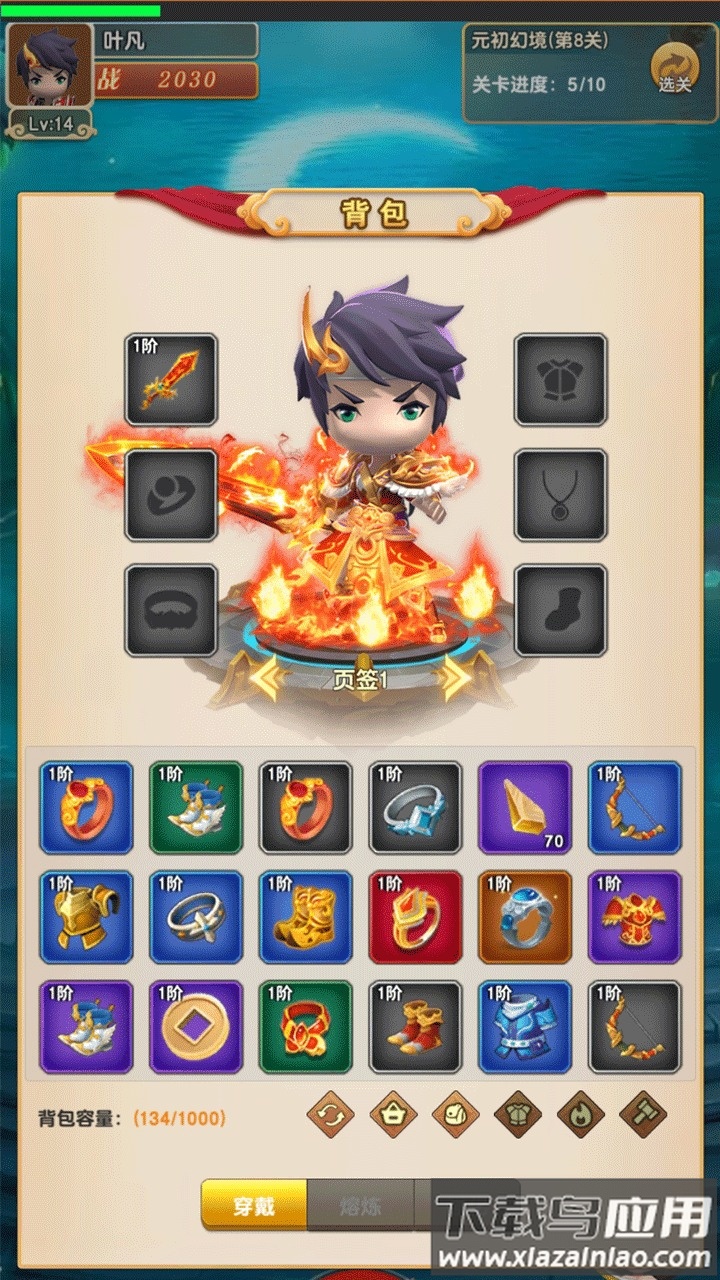Image resolution: width=720 pixels, height=1280 pixels.
Task: Select the gold coin with square hole
Action: pos(196,1027)
